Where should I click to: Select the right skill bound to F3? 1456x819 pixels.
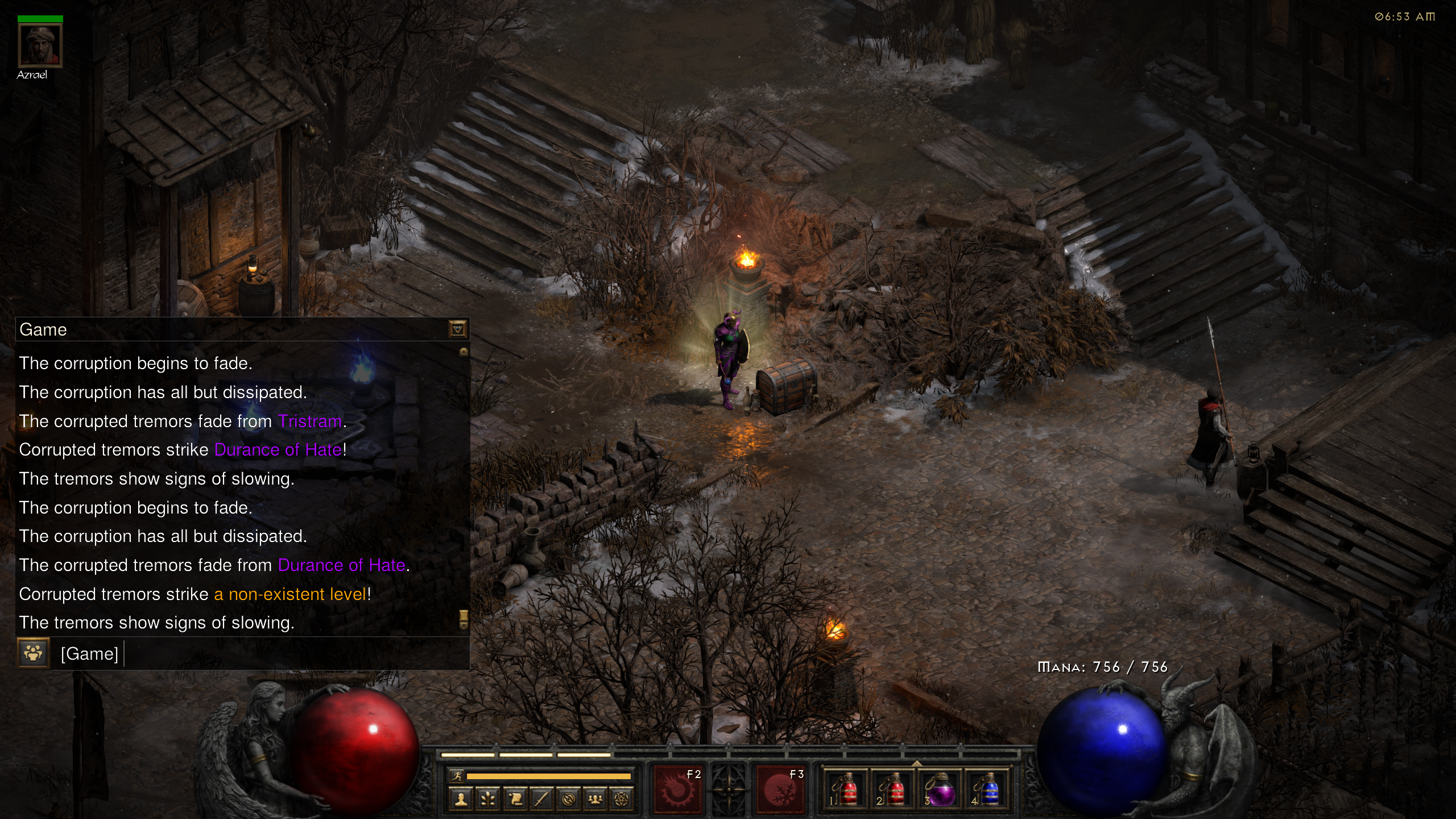(780, 789)
